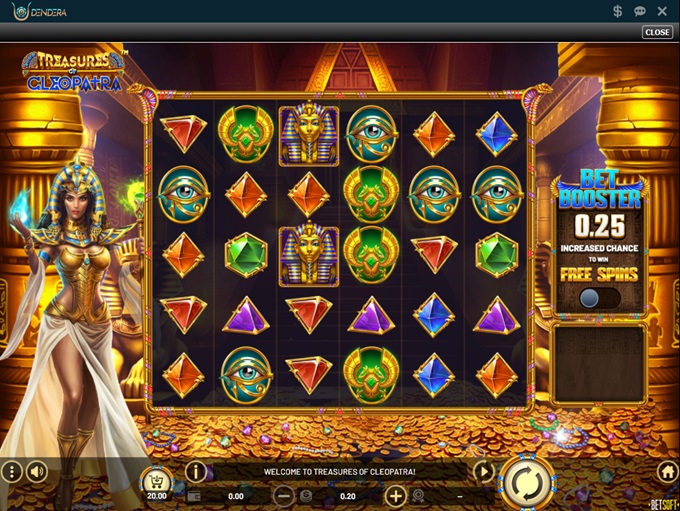Open the dollar cashier icon

(x=618, y=11)
